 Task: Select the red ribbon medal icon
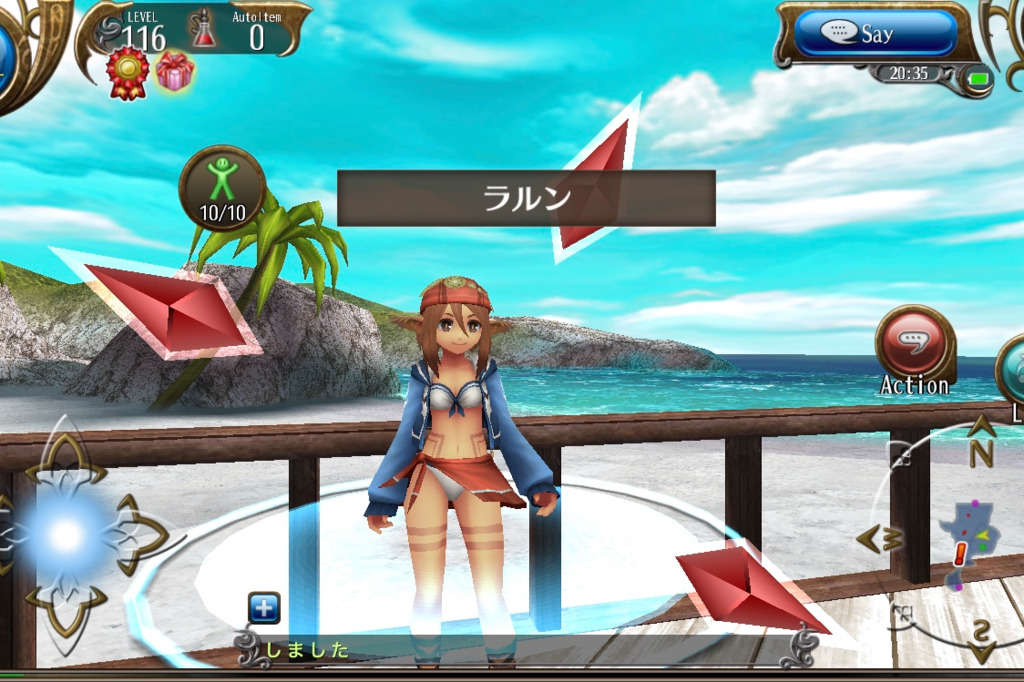[128, 73]
